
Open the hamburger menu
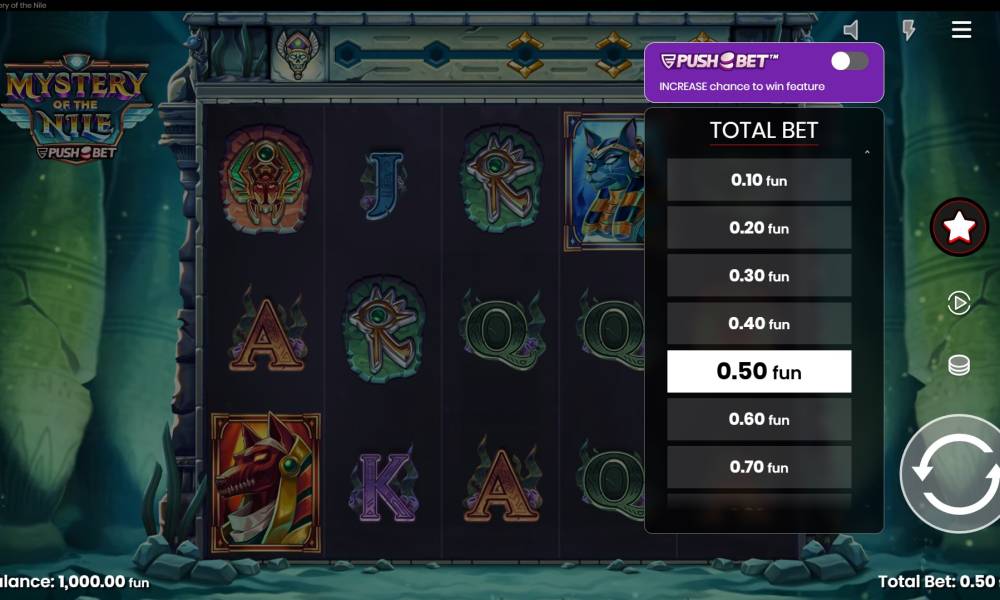[x=961, y=30]
